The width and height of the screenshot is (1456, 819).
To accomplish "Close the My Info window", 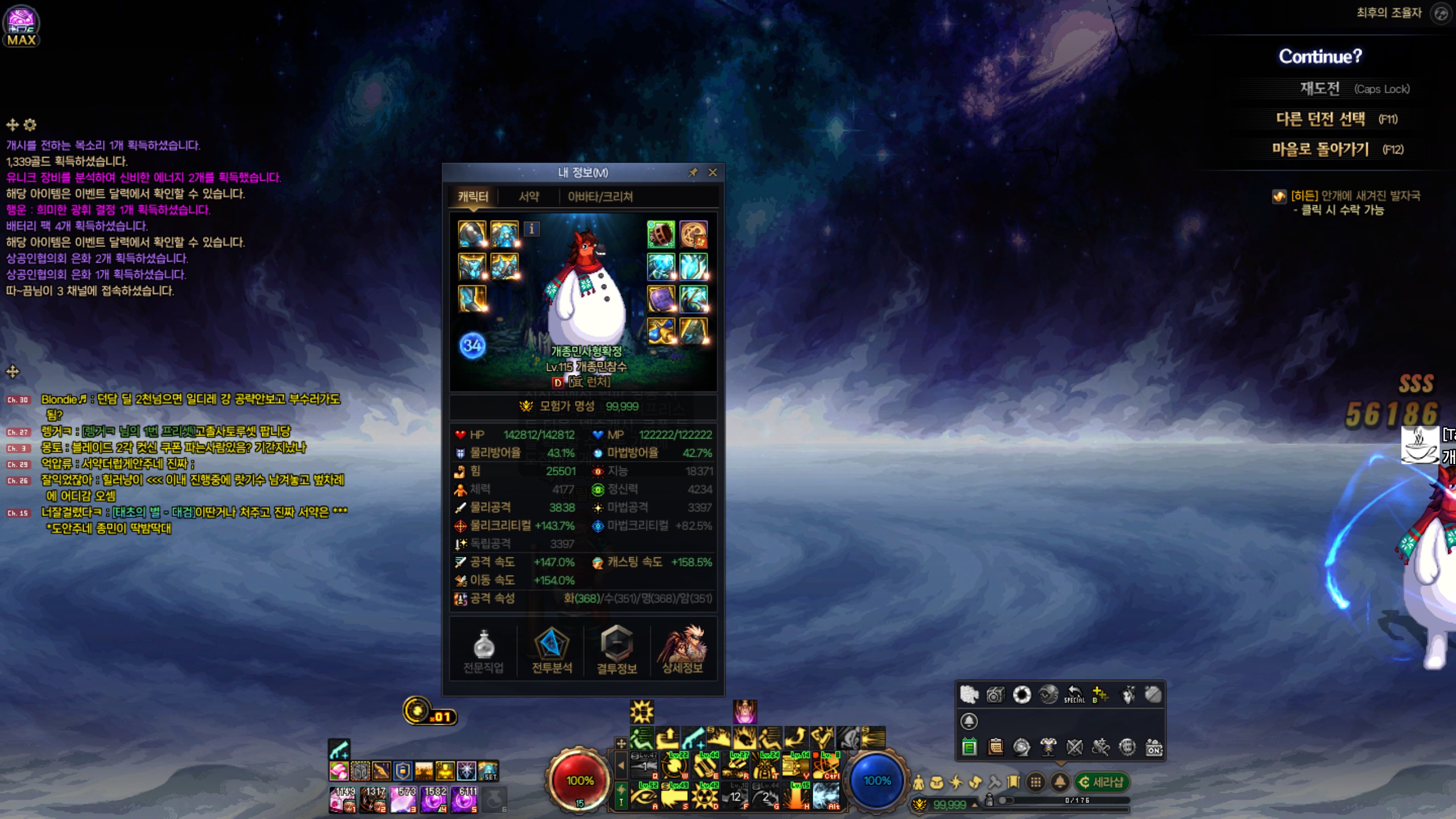I will 713,172.
